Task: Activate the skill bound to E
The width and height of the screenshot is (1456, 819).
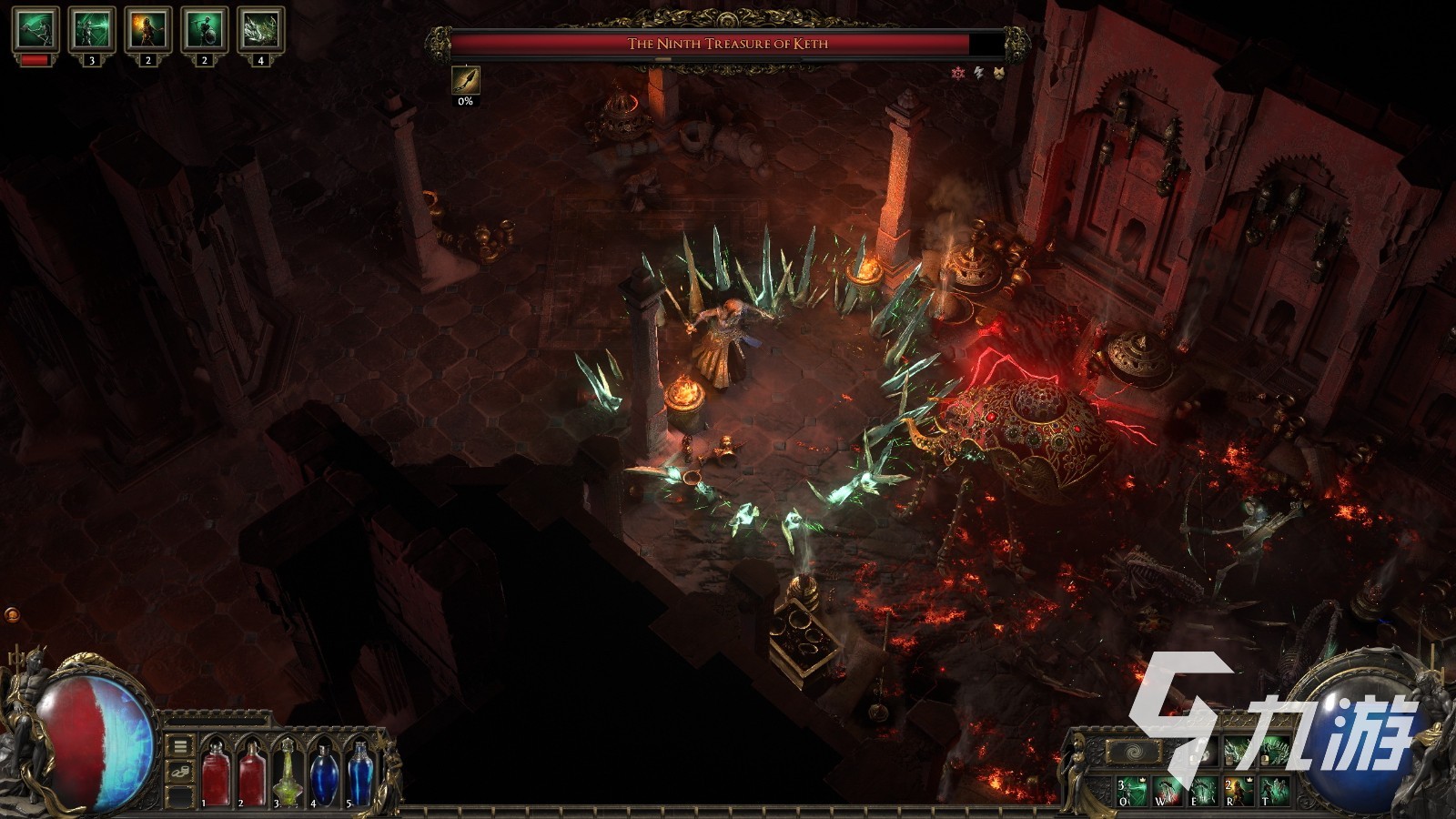Action: coord(1203,790)
